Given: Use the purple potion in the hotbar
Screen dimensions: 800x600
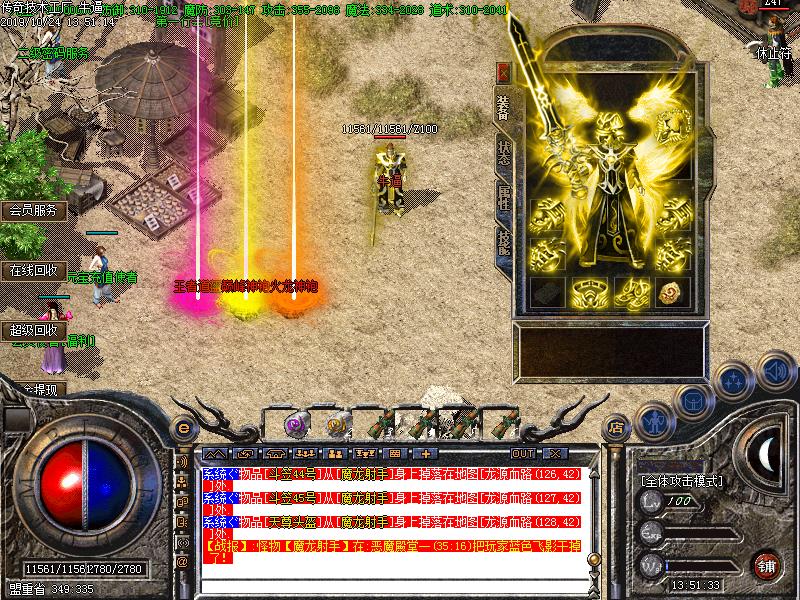Looking at the screenshot, I should point(297,422).
